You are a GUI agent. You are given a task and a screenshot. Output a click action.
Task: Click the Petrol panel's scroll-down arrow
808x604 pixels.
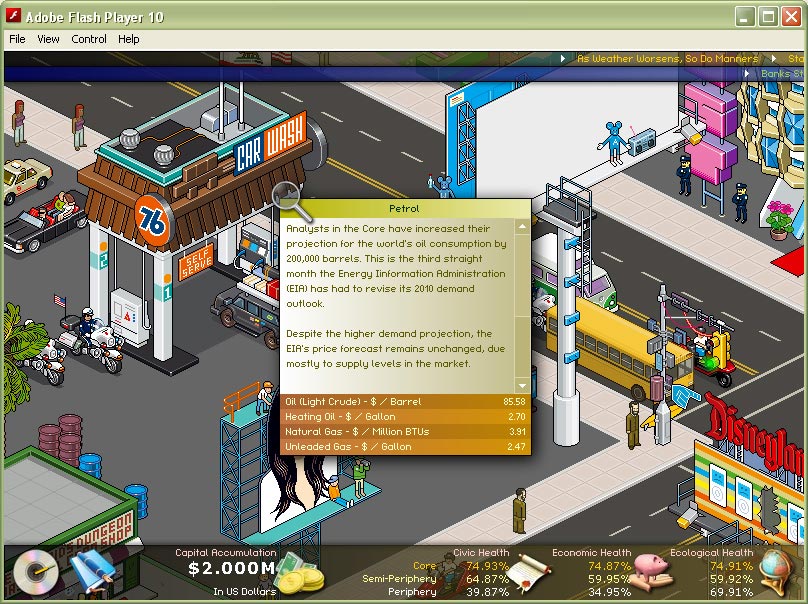[521, 385]
